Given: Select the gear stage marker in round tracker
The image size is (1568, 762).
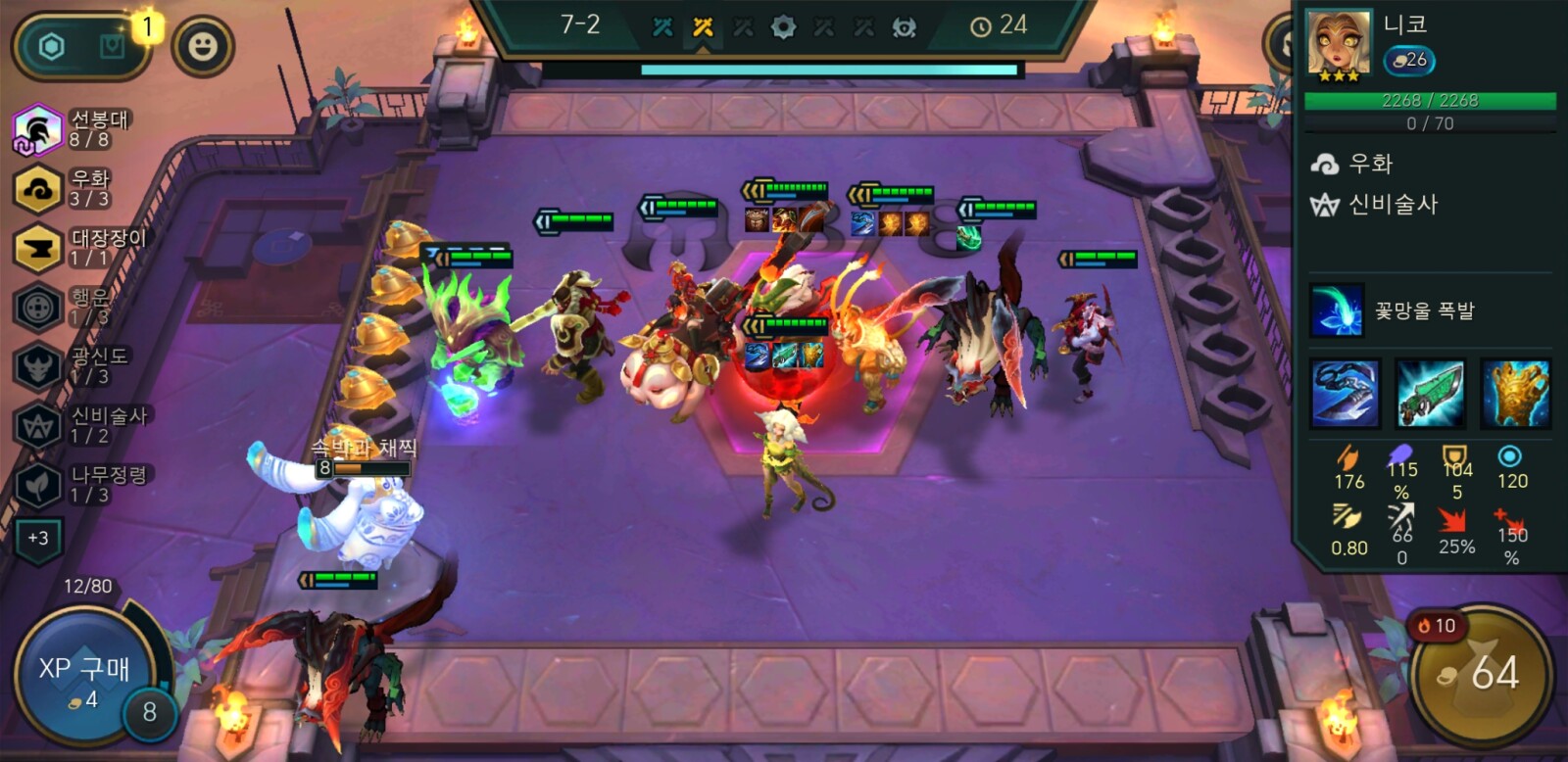Looking at the screenshot, I should [x=783, y=27].
